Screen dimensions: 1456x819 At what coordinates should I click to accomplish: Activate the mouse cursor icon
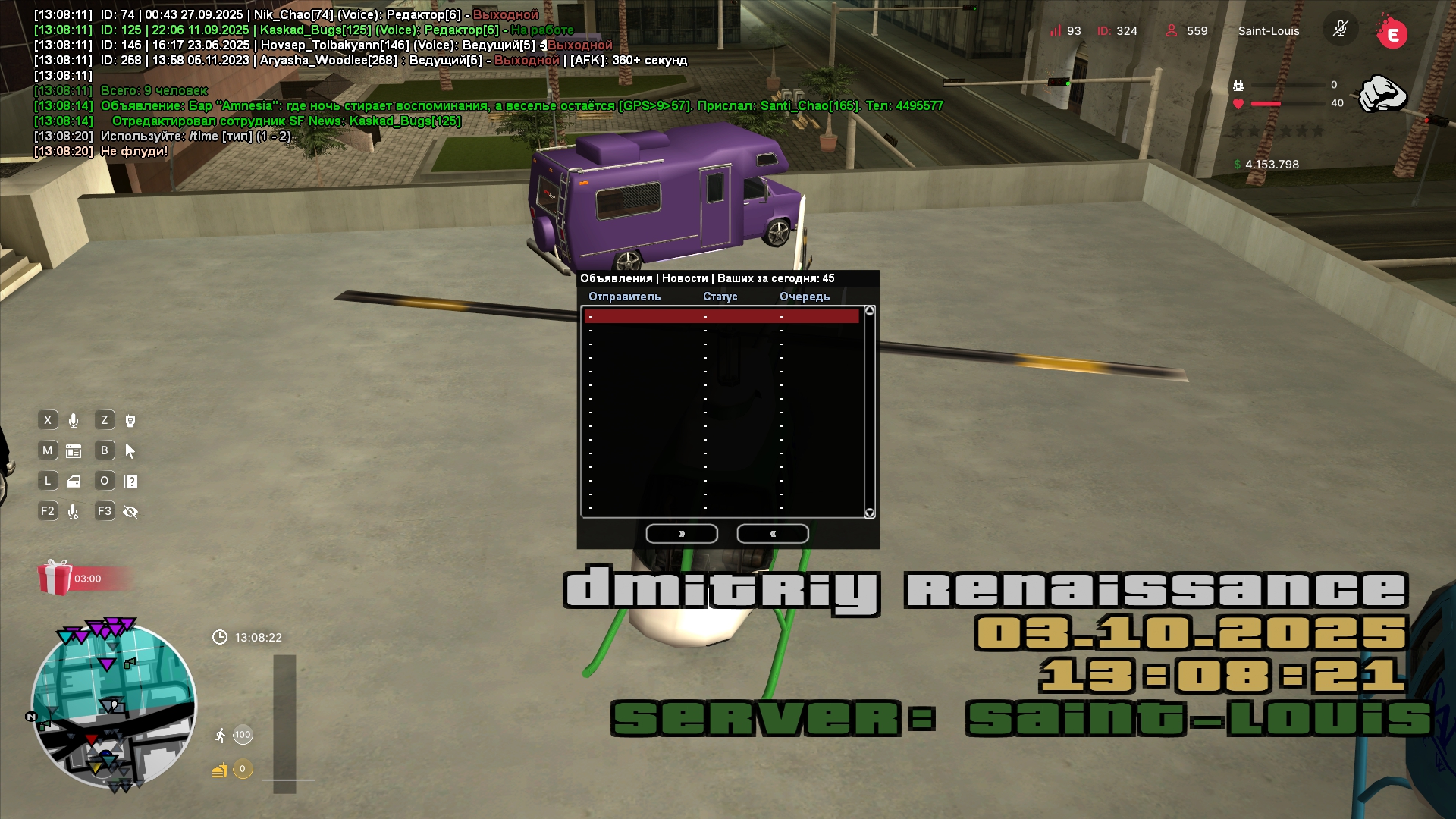click(x=130, y=451)
